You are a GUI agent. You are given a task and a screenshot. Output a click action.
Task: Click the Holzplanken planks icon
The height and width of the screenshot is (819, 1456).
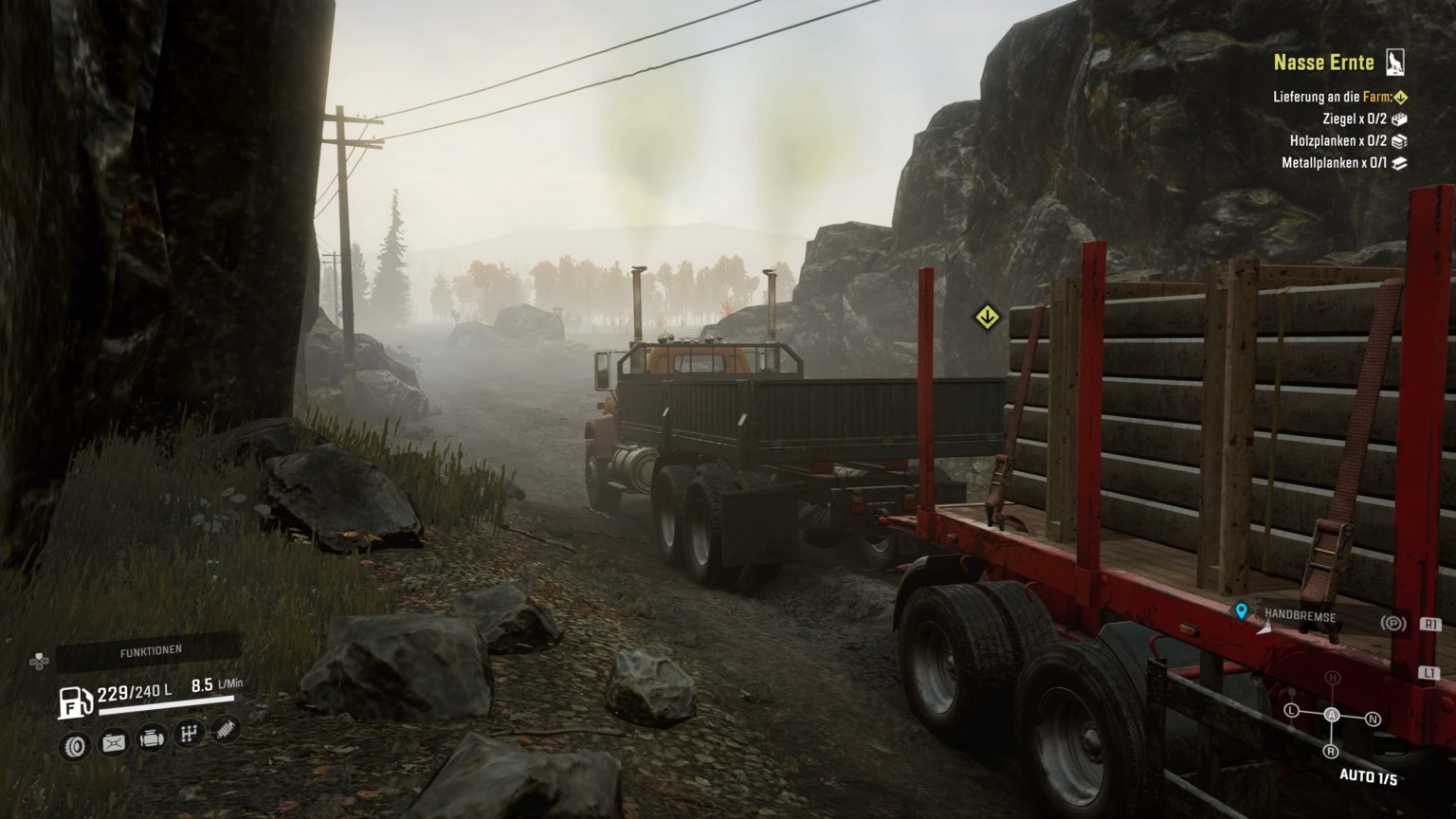pos(1400,142)
